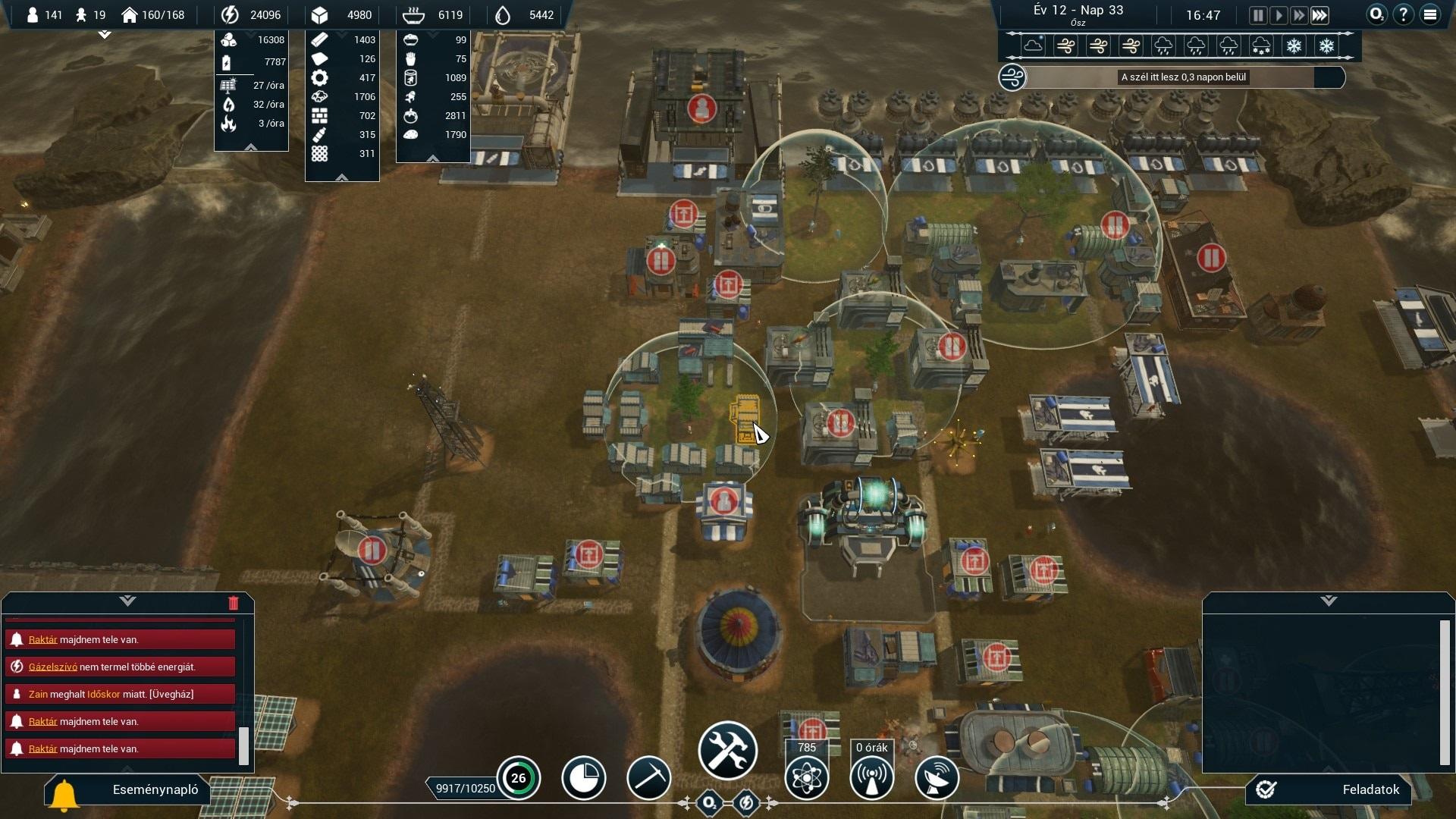Delete event log entries with trash icon

[x=233, y=603]
